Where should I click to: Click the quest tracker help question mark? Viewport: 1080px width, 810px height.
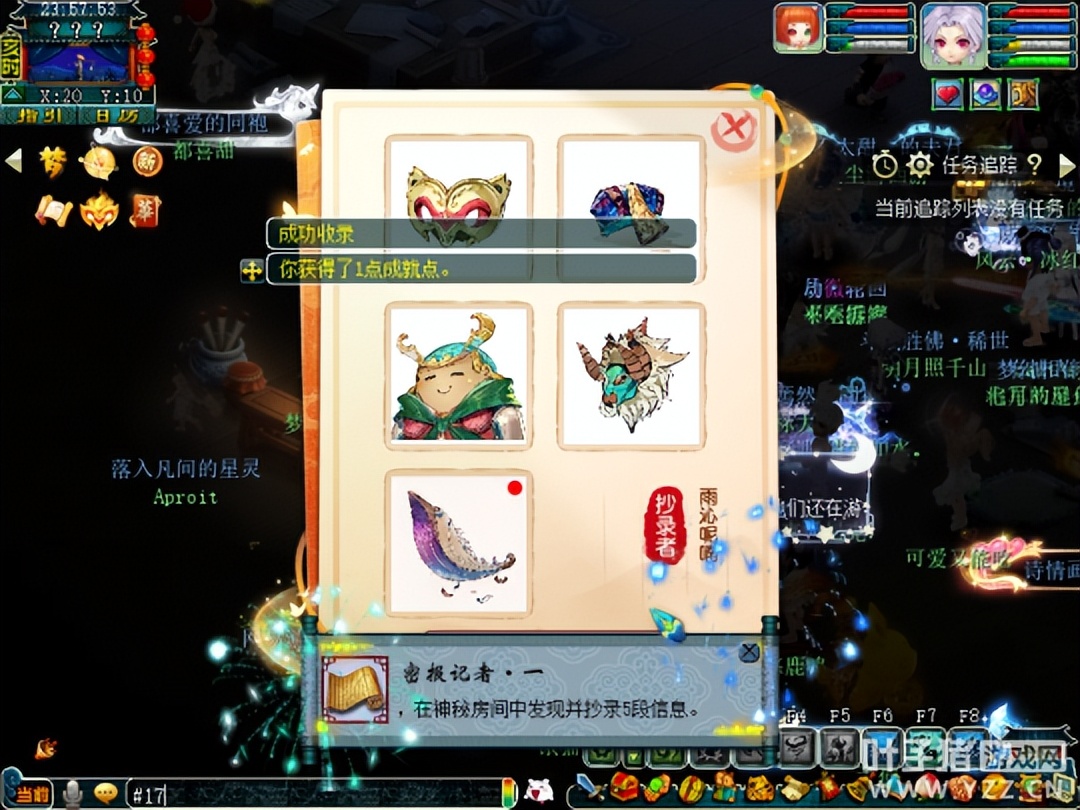pos(1034,164)
